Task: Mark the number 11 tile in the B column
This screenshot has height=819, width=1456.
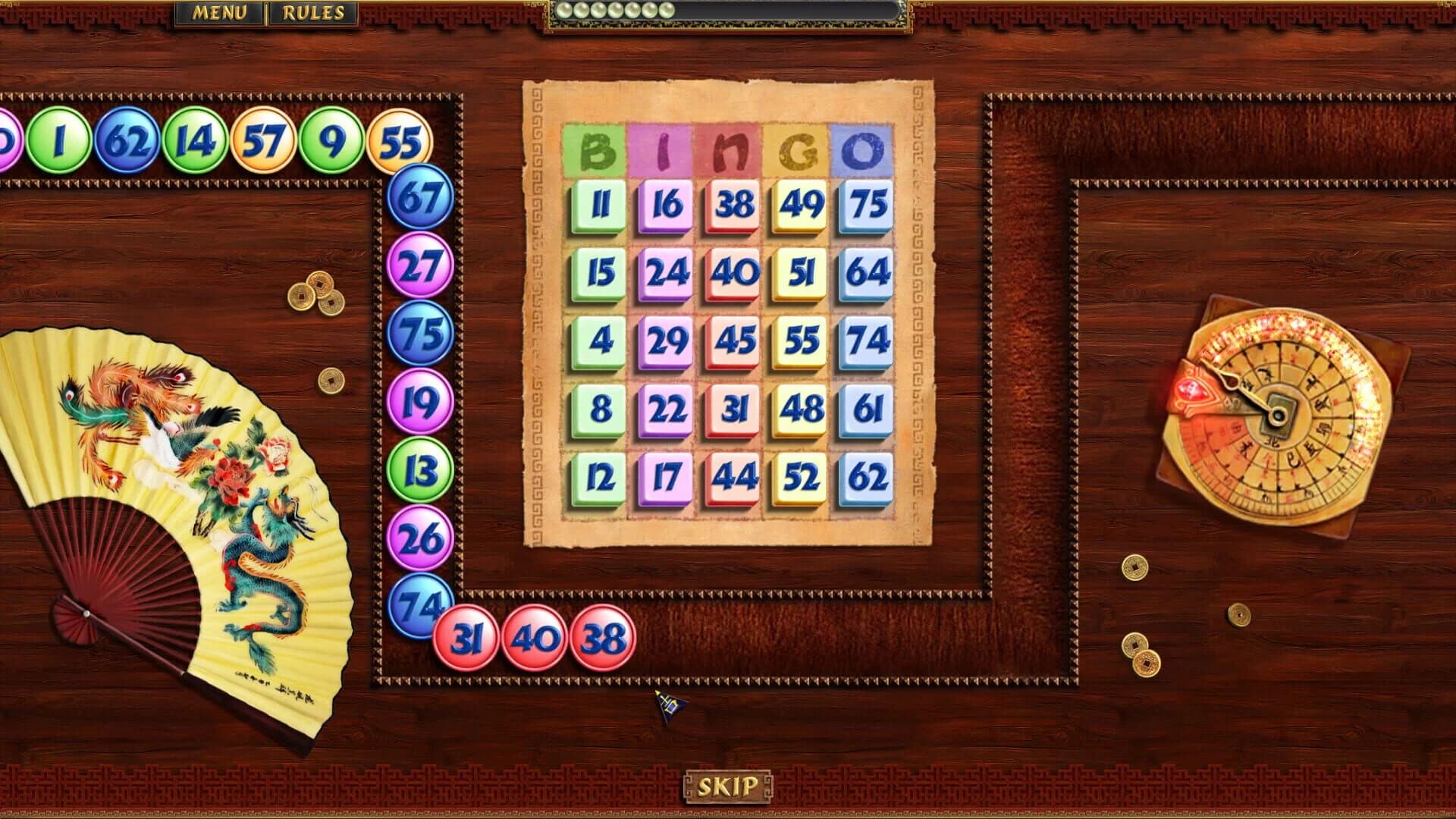Action: click(x=599, y=203)
